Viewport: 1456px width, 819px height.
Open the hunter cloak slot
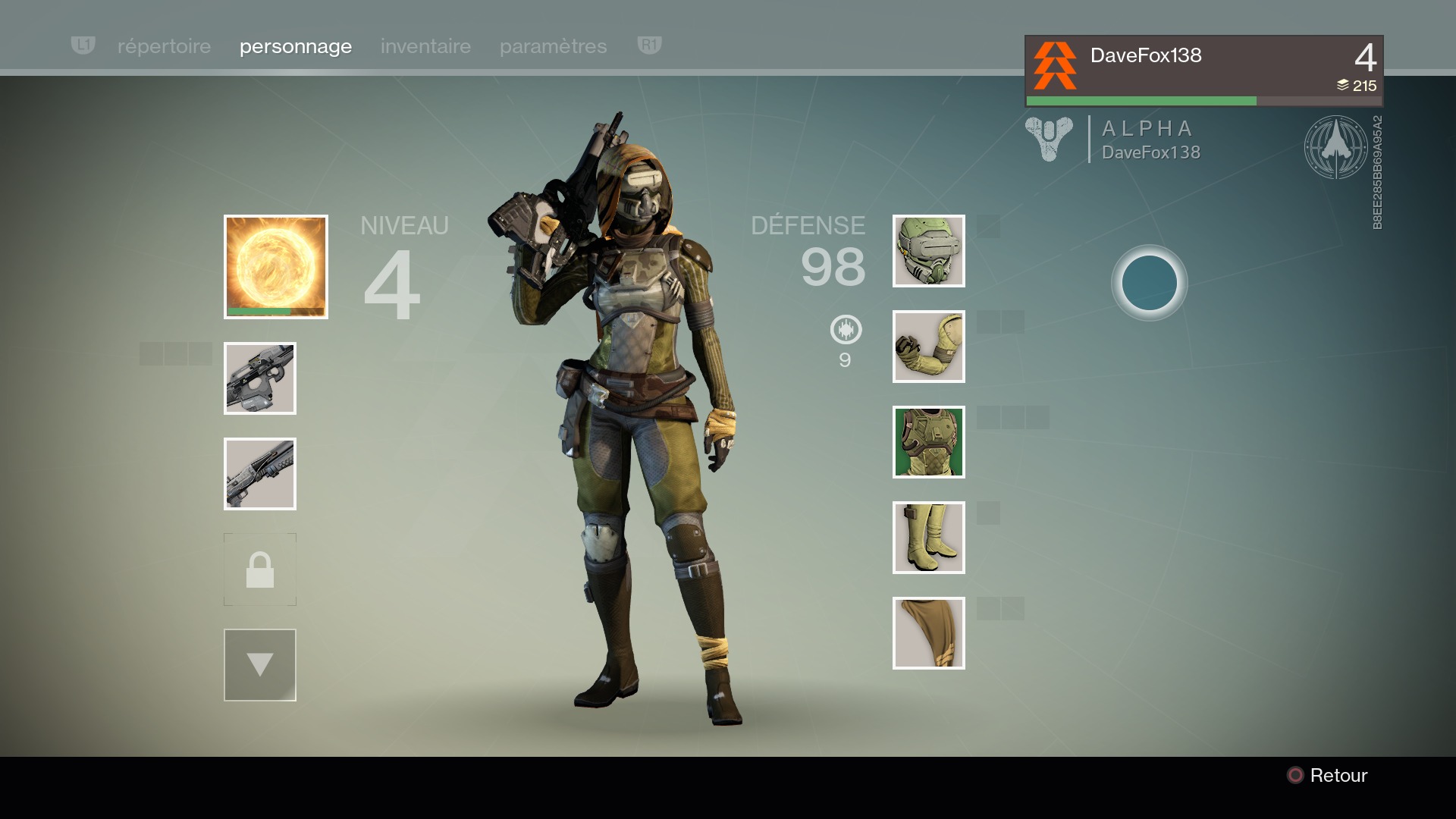click(929, 633)
